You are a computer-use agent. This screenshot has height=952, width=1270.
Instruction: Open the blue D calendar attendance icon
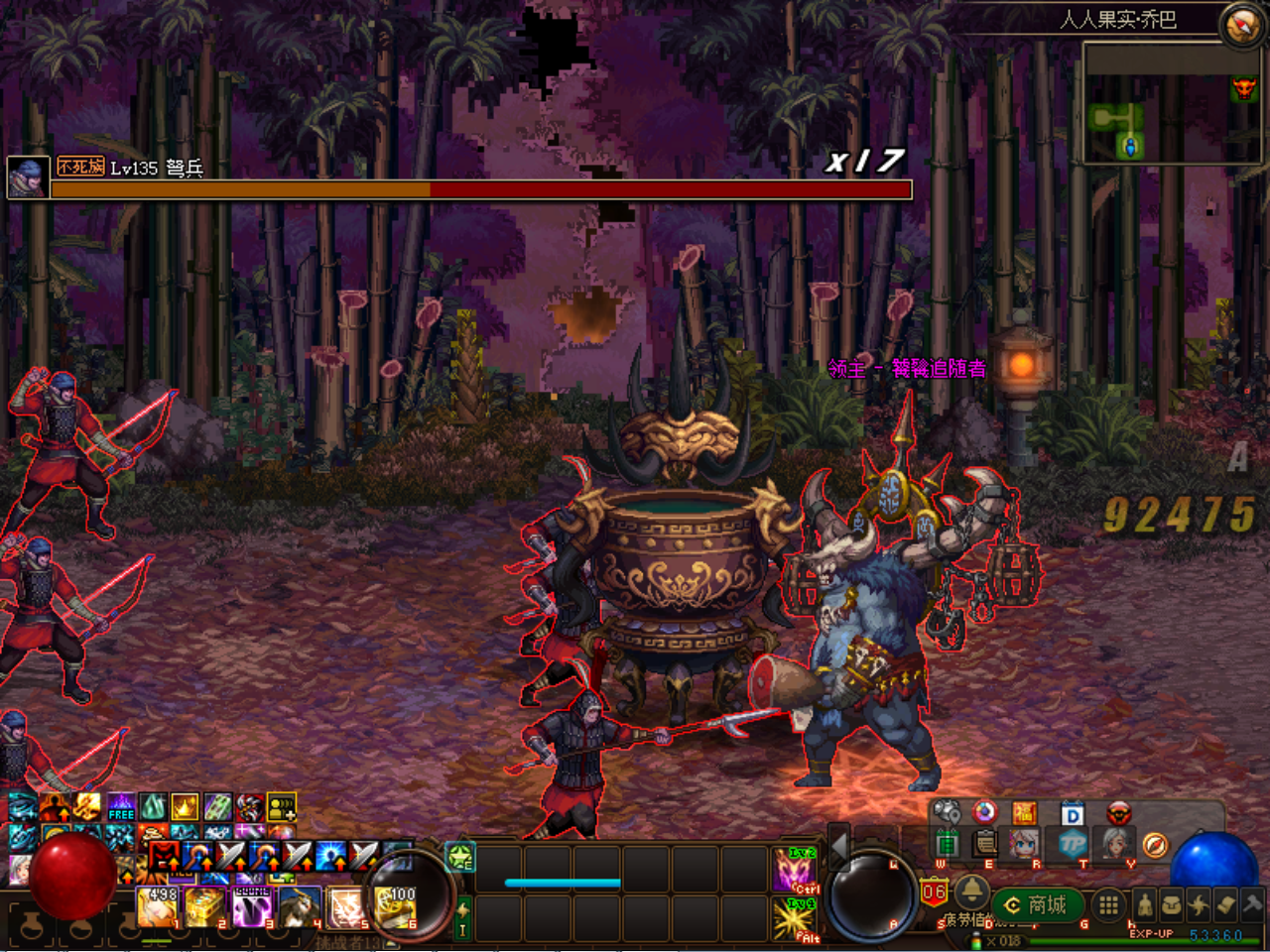point(1072,812)
